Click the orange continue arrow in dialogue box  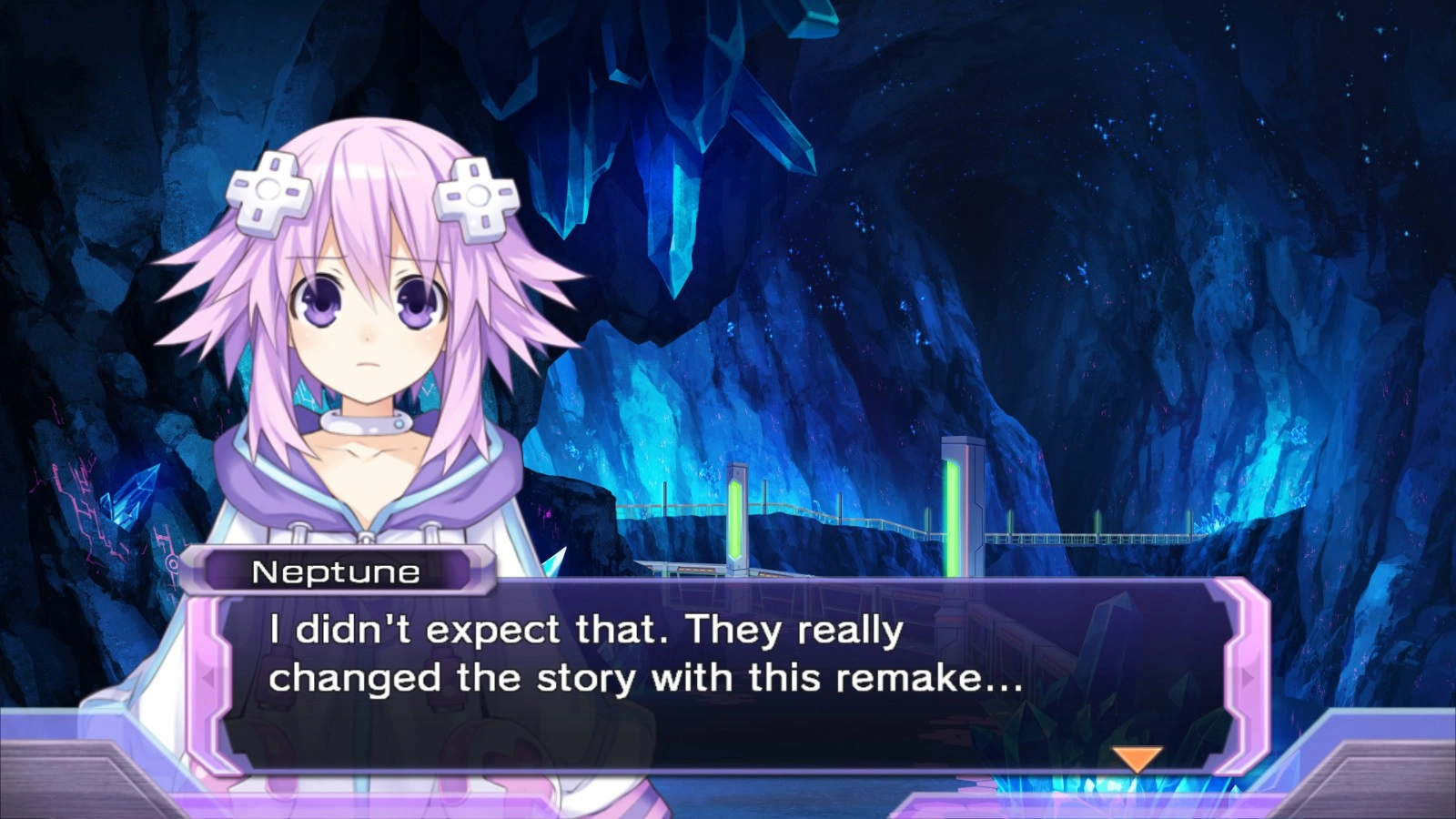coord(1137,758)
